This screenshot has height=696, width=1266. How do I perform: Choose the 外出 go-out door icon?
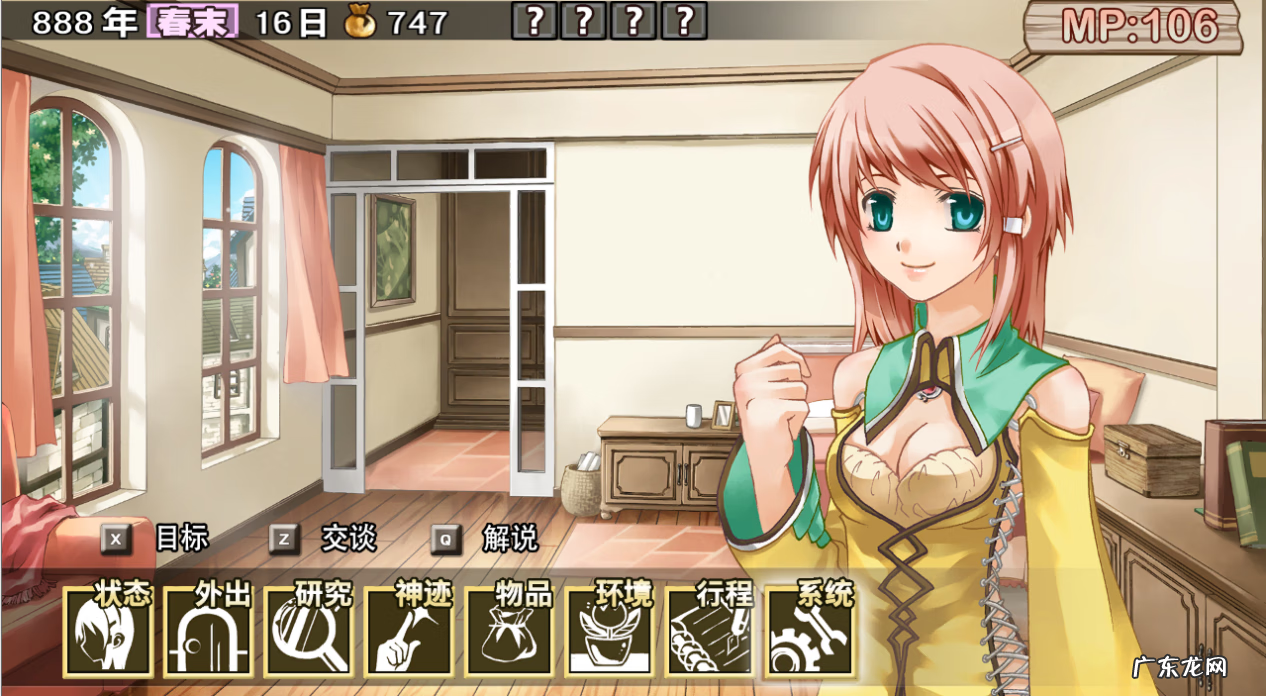pyautogui.click(x=209, y=632)
